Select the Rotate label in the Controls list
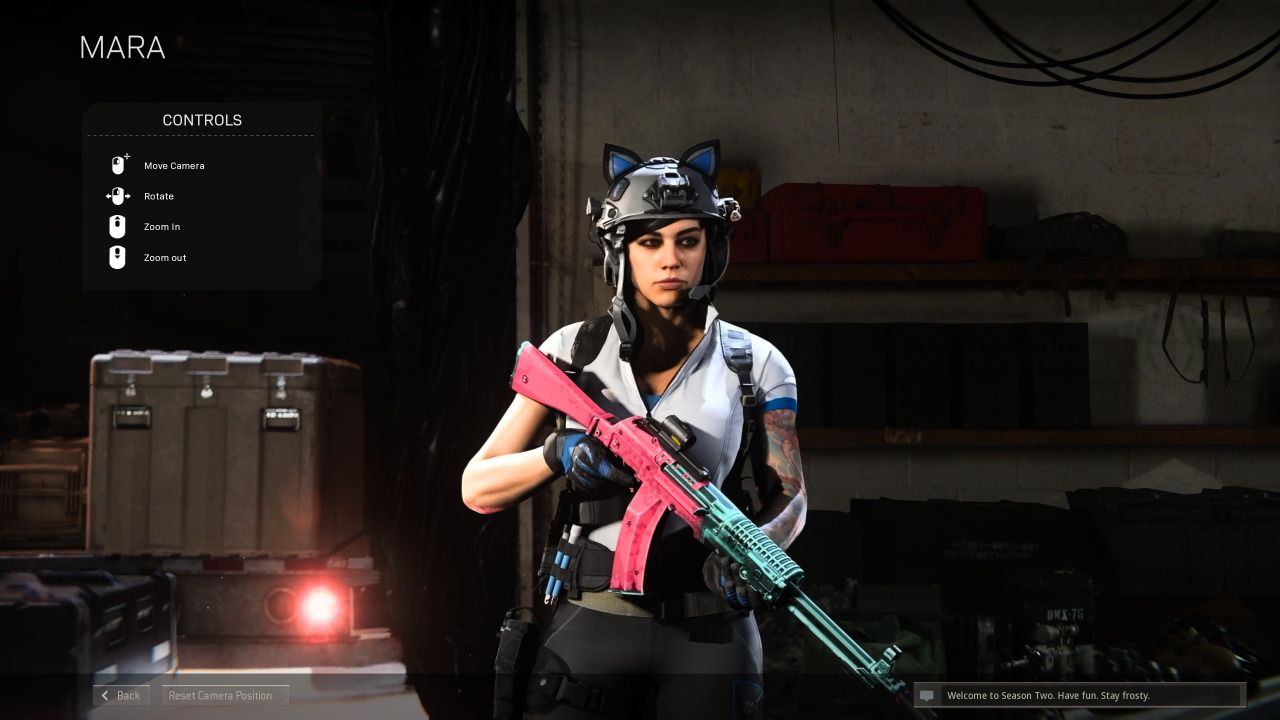The image size is (1280, 720). pos(158,196)
